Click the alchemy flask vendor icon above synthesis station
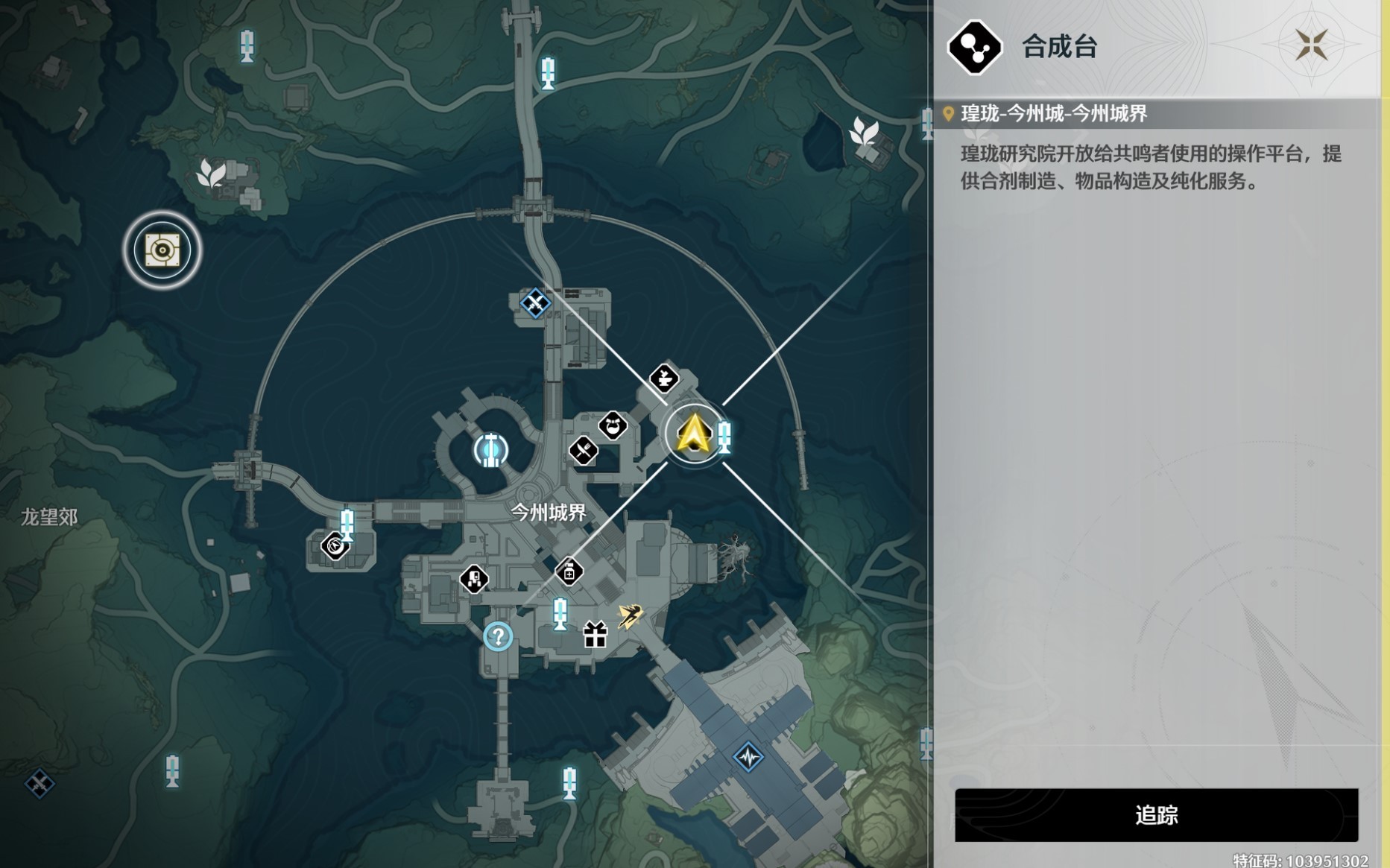Image resolution: width=1390 pixels, height=868 pixels. click(x=663, y=378)
